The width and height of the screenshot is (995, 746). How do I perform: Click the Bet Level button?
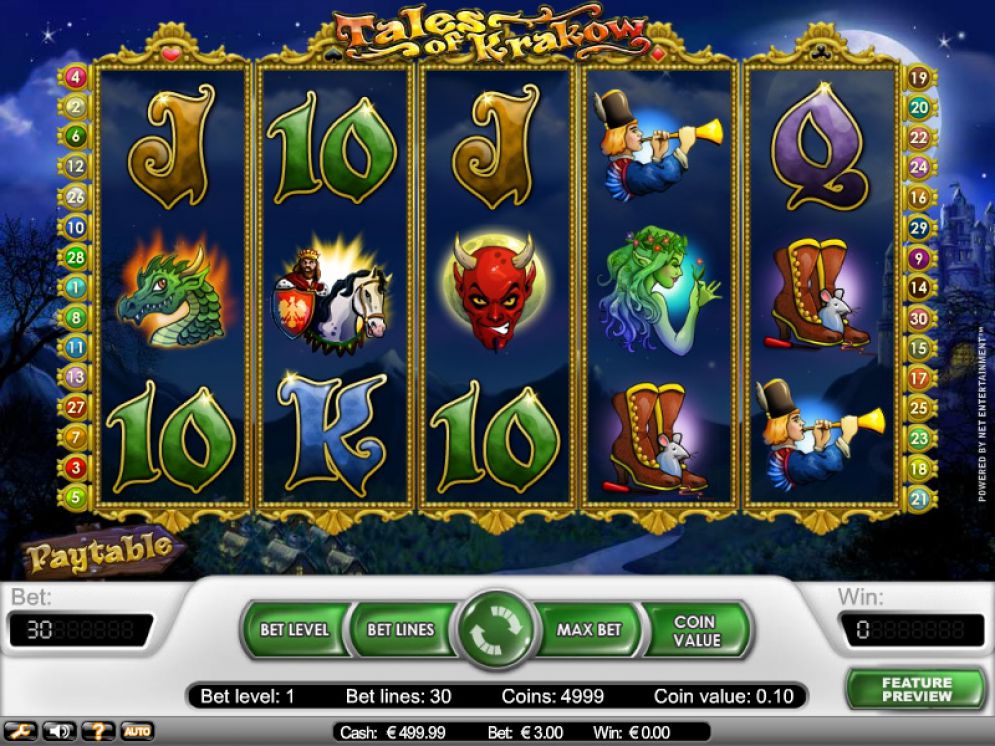(294, 630)
